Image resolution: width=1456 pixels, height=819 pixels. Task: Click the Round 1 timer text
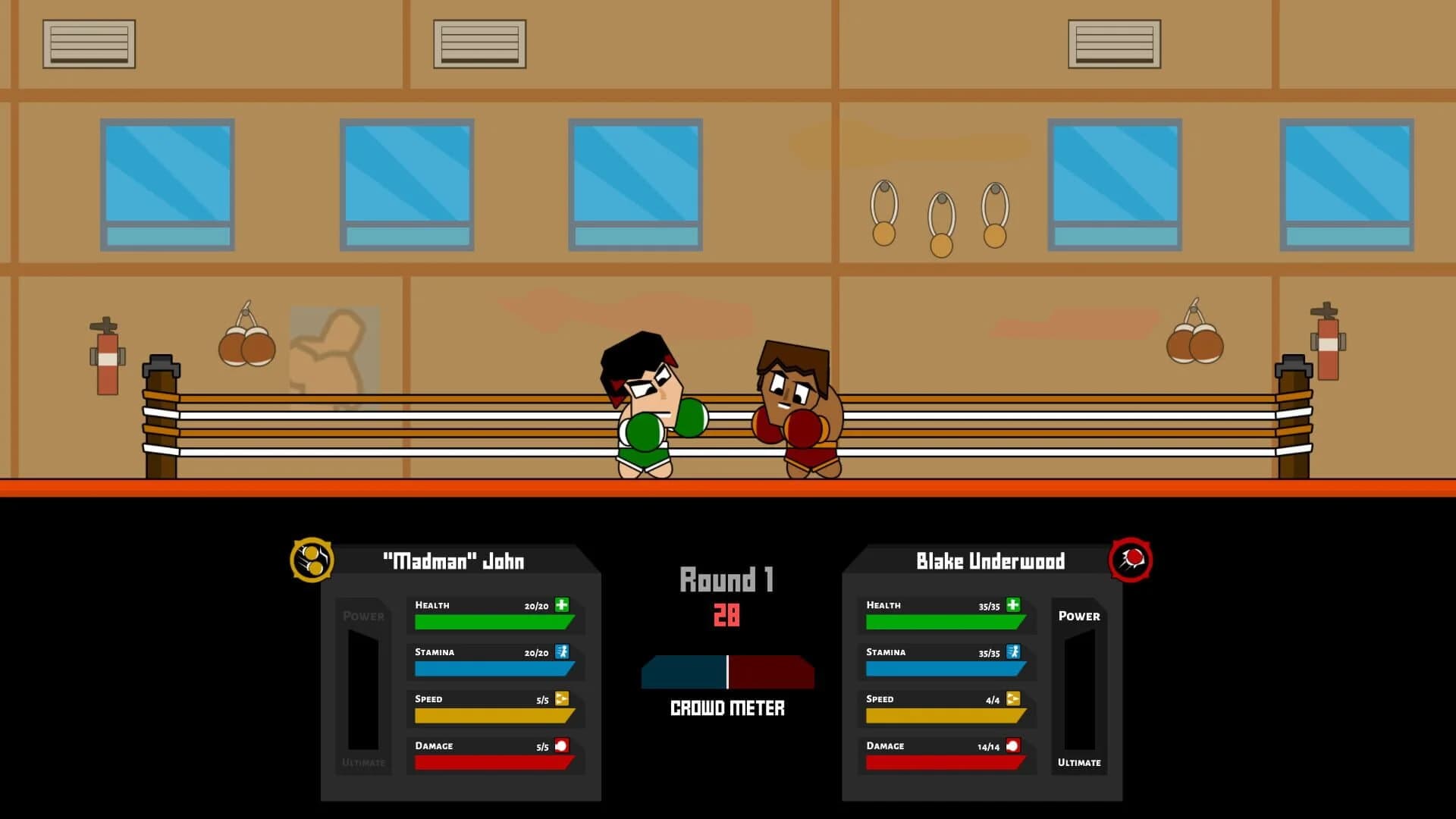(x=726, y=580)
